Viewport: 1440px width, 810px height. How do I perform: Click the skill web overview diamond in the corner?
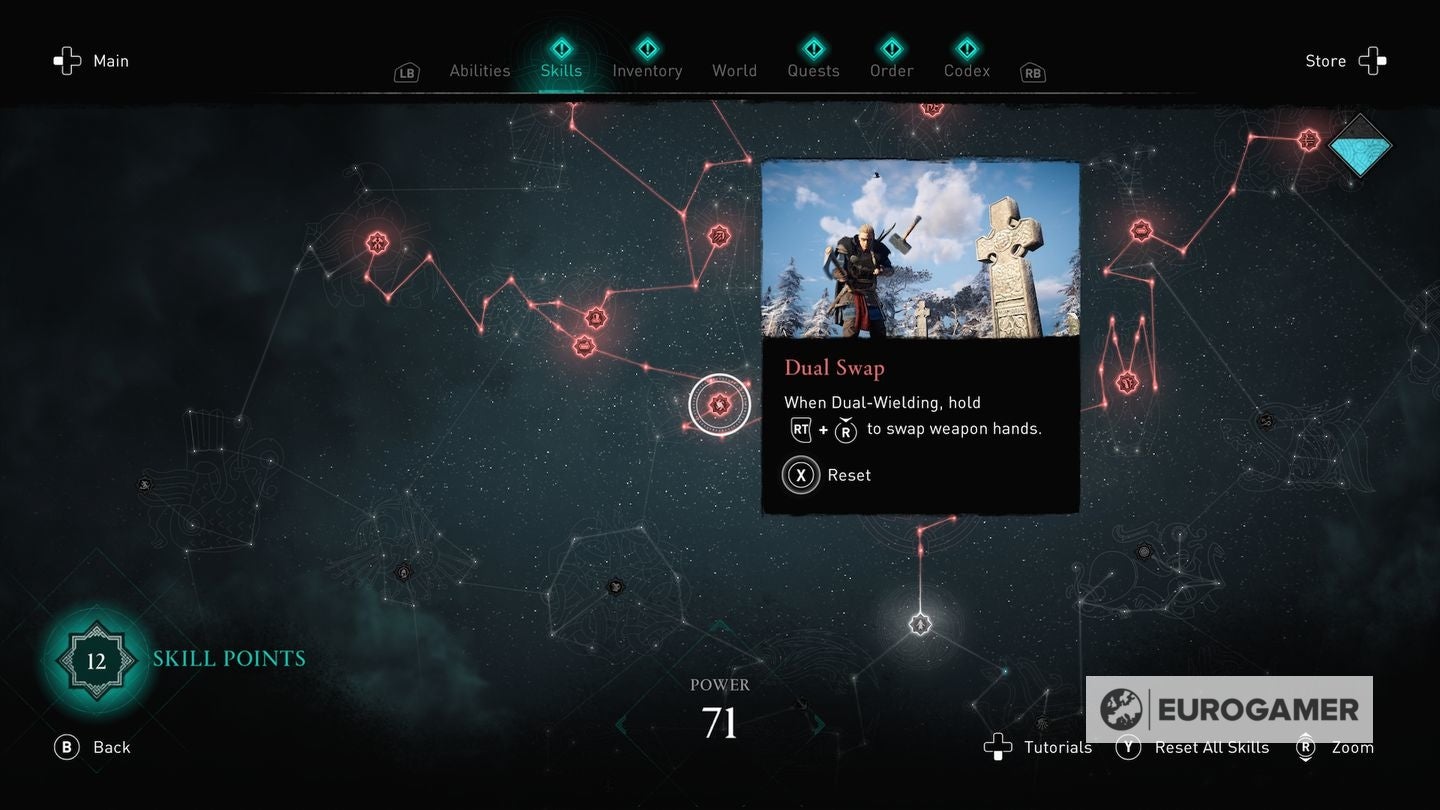1360,147
